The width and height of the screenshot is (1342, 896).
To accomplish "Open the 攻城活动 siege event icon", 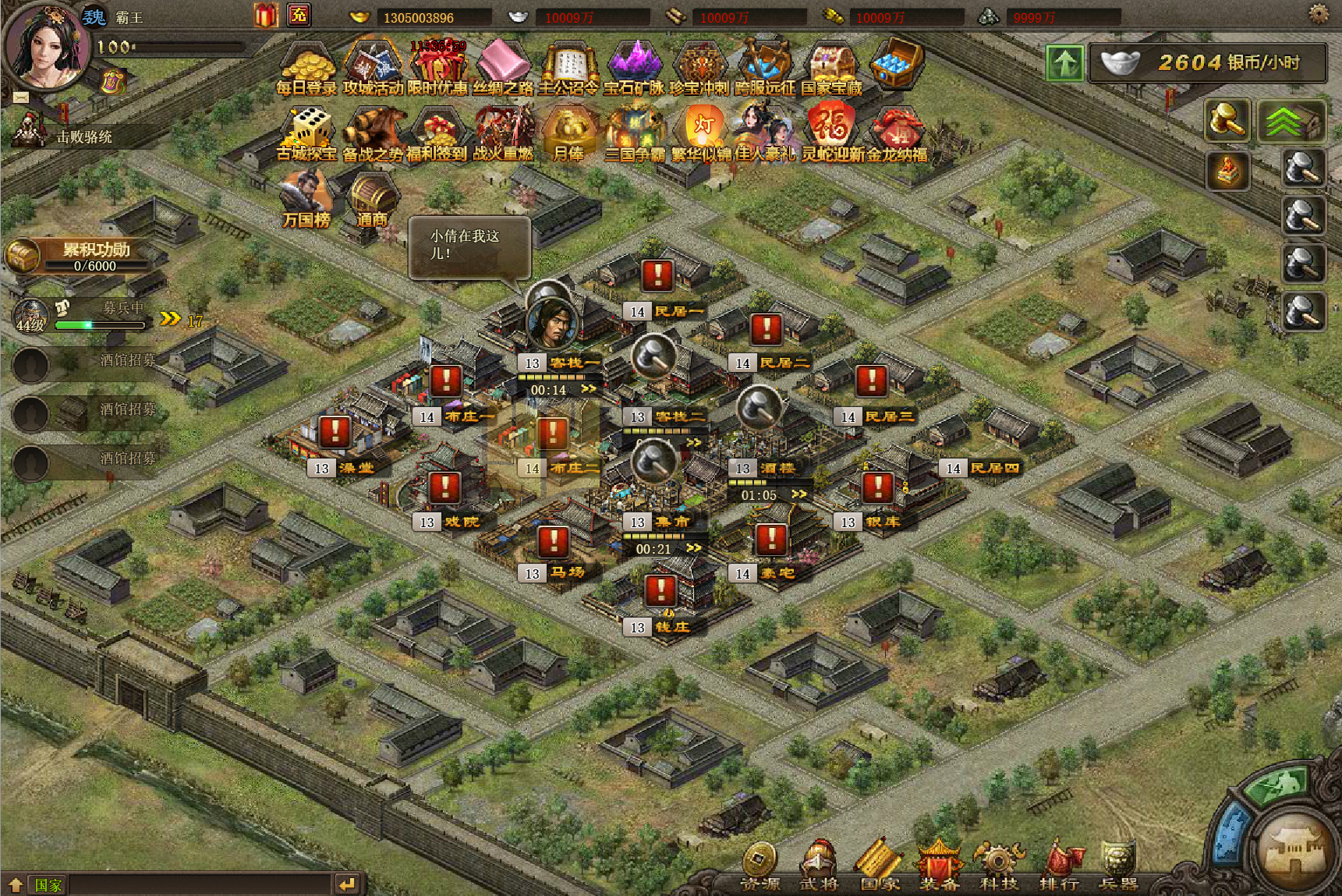I will point(373,67).
